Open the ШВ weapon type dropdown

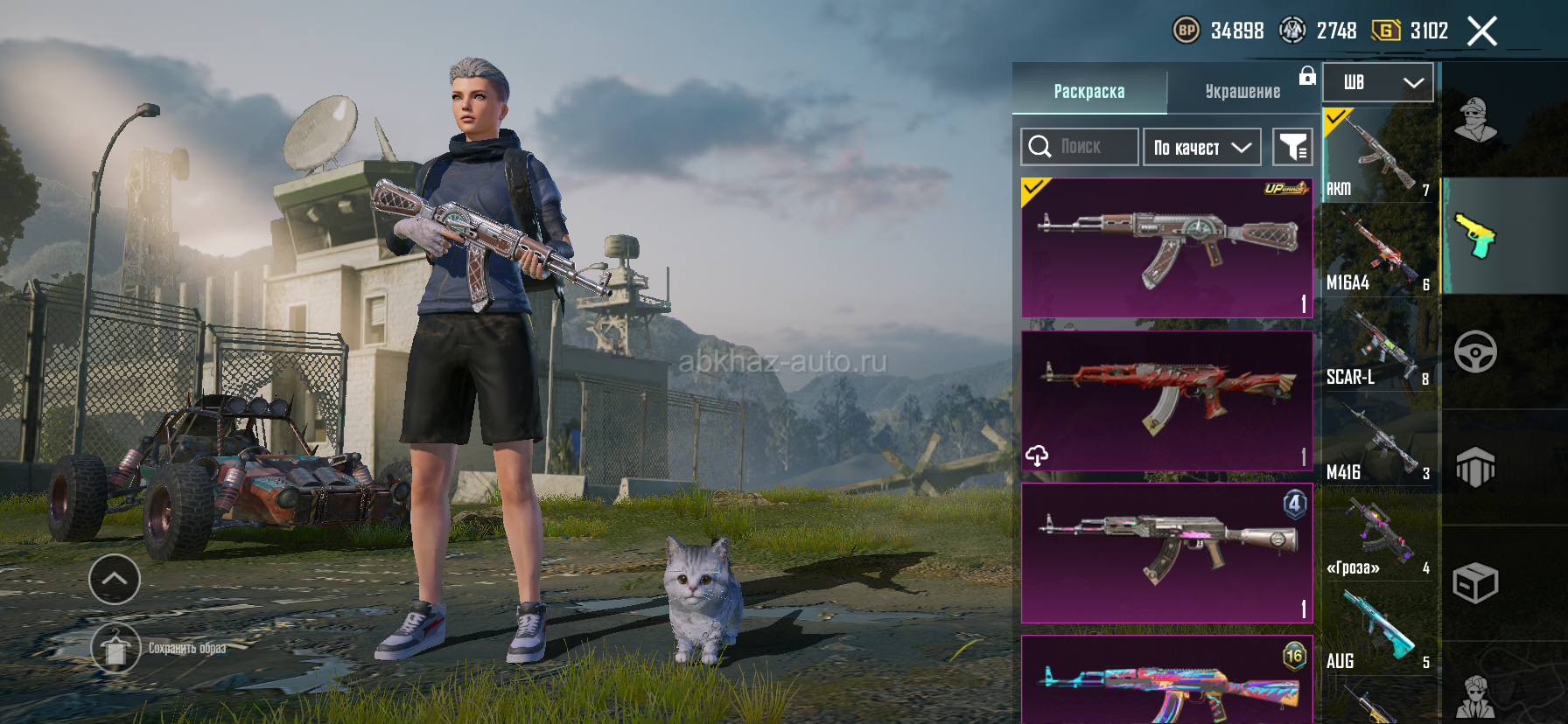tap(1377, 83)
